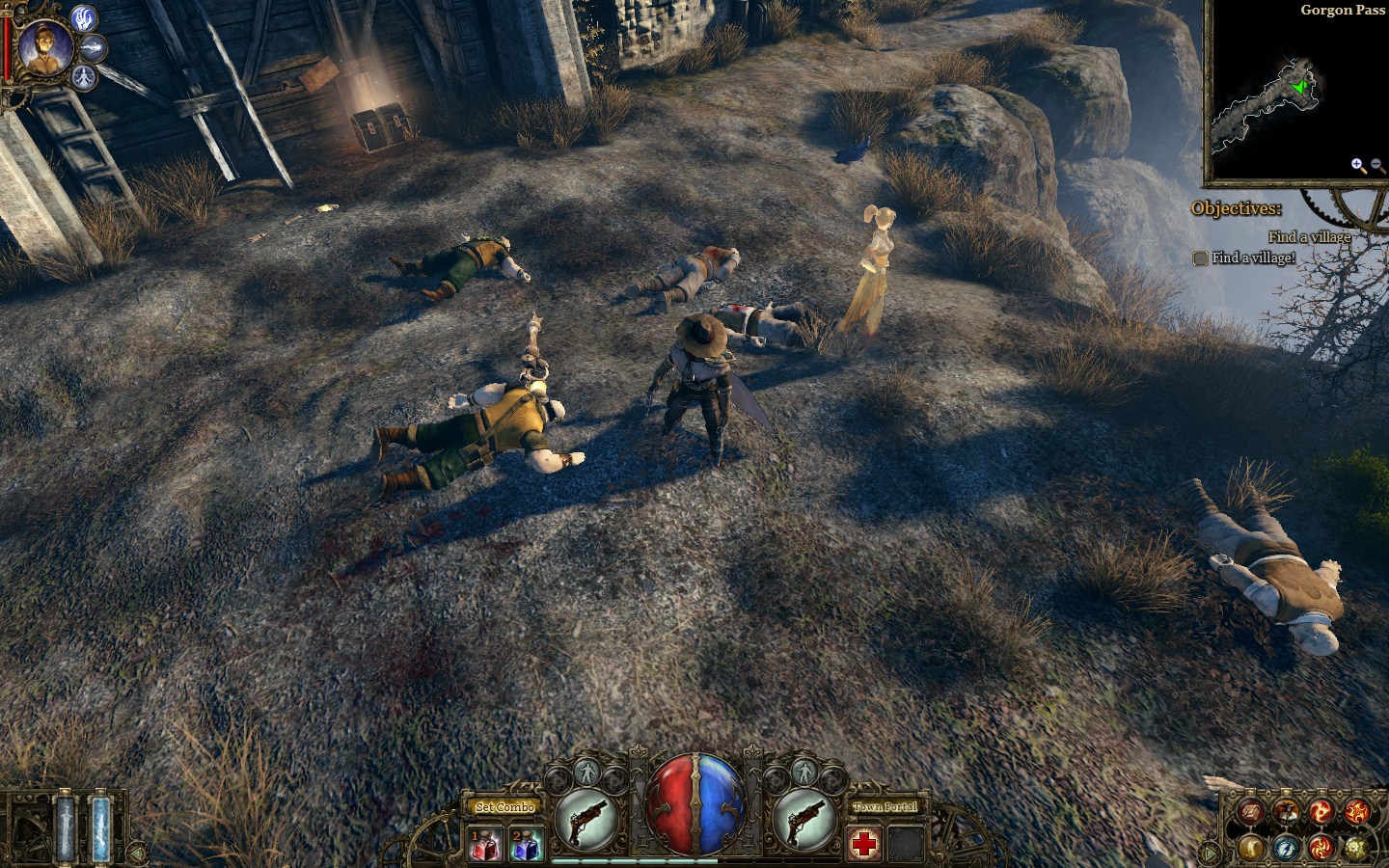Toggle the ghostly hand companion icon
The image size is (1389, 868).
(x=85, y=19)
